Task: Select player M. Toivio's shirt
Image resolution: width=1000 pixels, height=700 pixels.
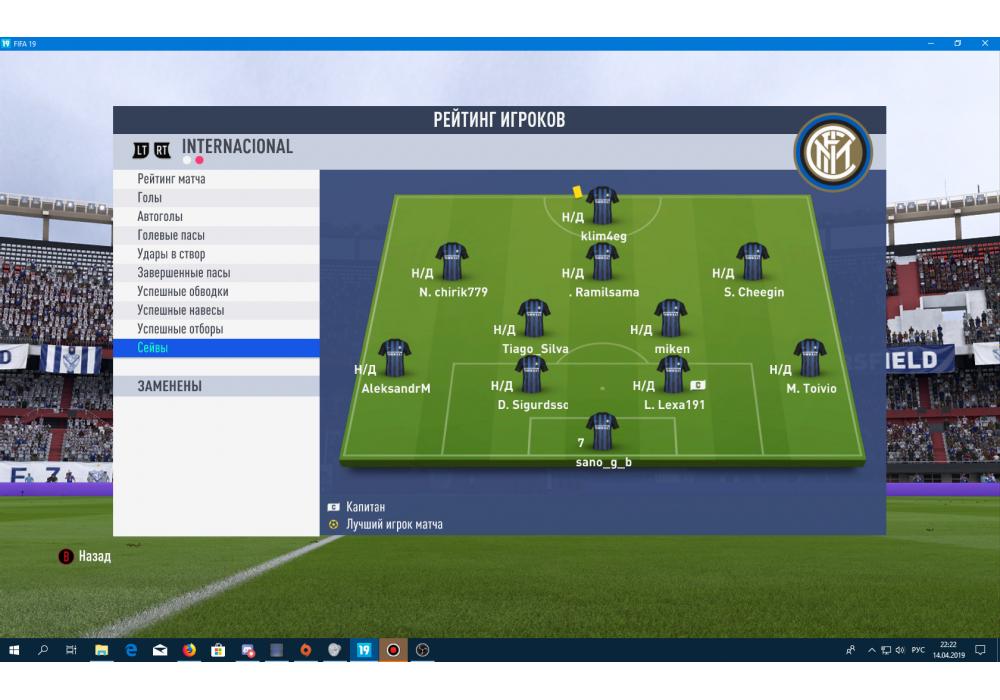Action: (x=809, y=358)
